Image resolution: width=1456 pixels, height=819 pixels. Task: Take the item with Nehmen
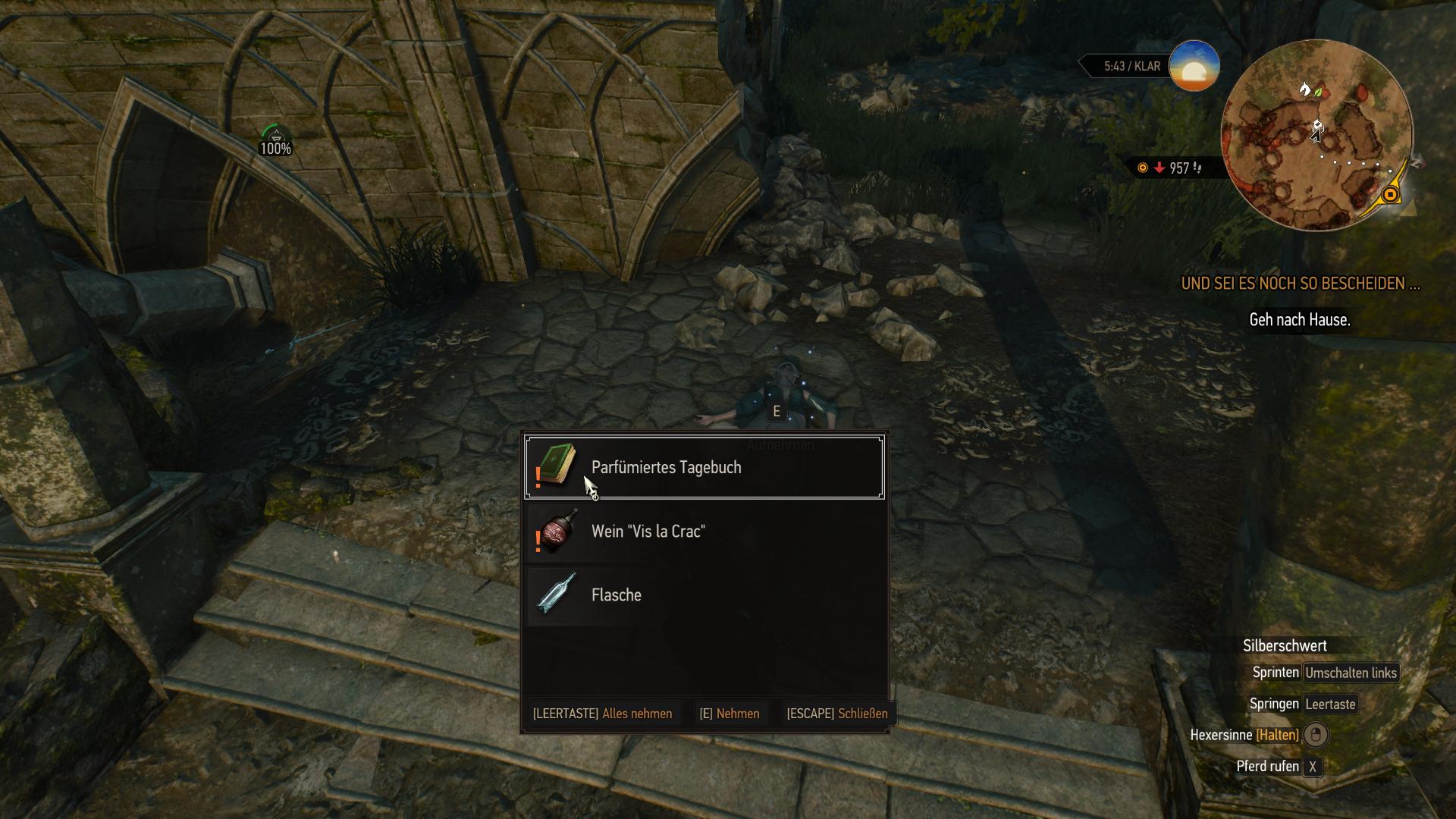pos(730,714)
